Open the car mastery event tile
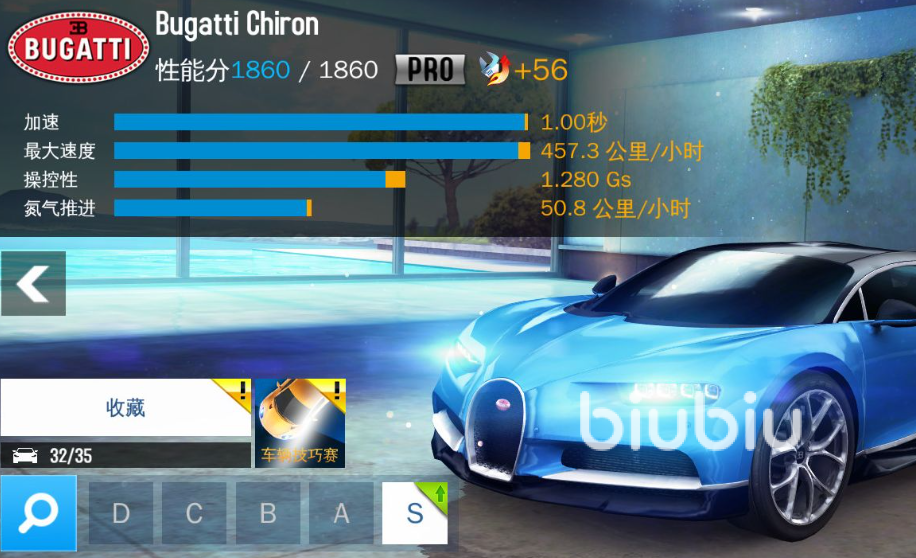The height and width of the screenshot is (558, 916). coord(300,424)
